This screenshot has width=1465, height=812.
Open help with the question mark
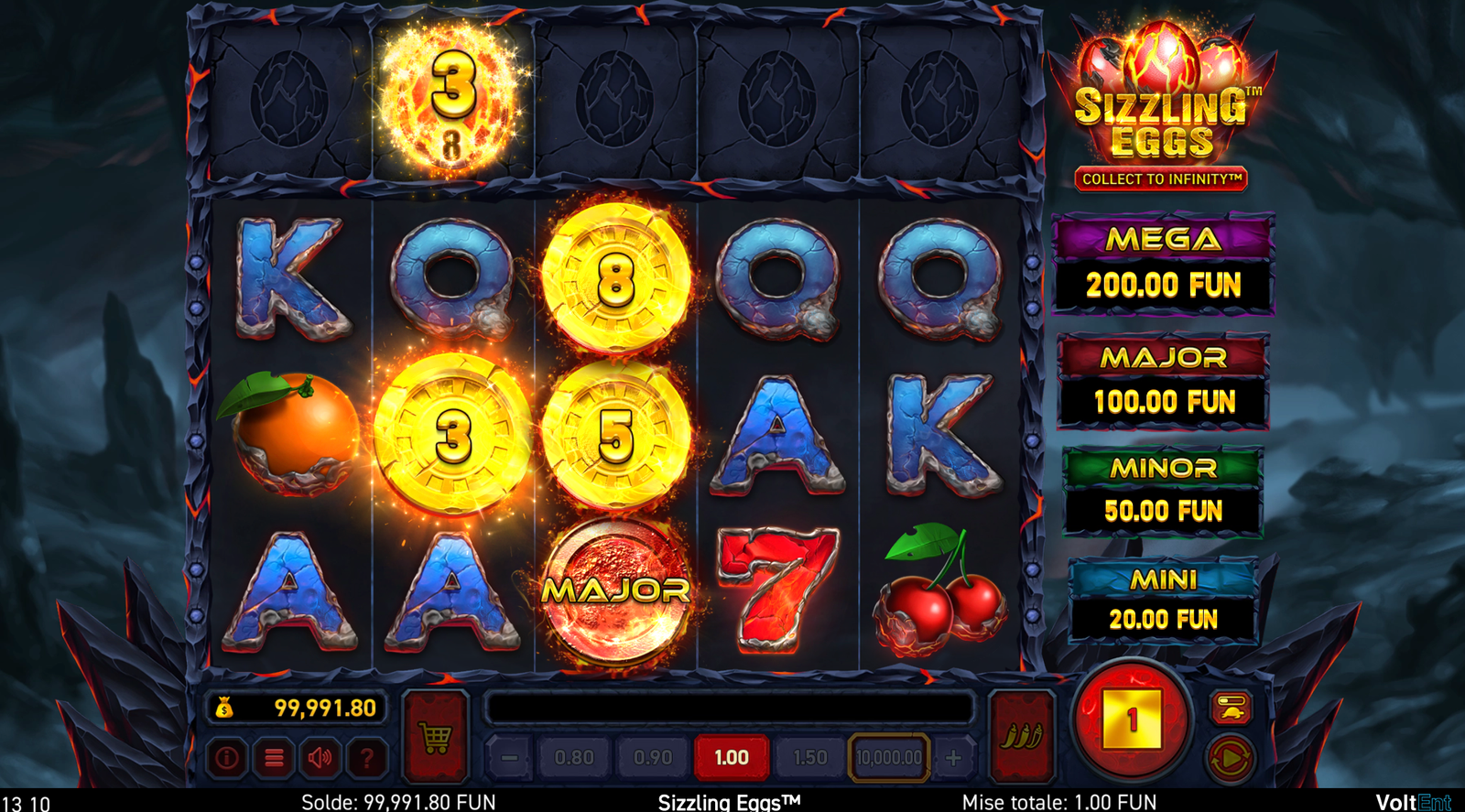pos(366,758)
